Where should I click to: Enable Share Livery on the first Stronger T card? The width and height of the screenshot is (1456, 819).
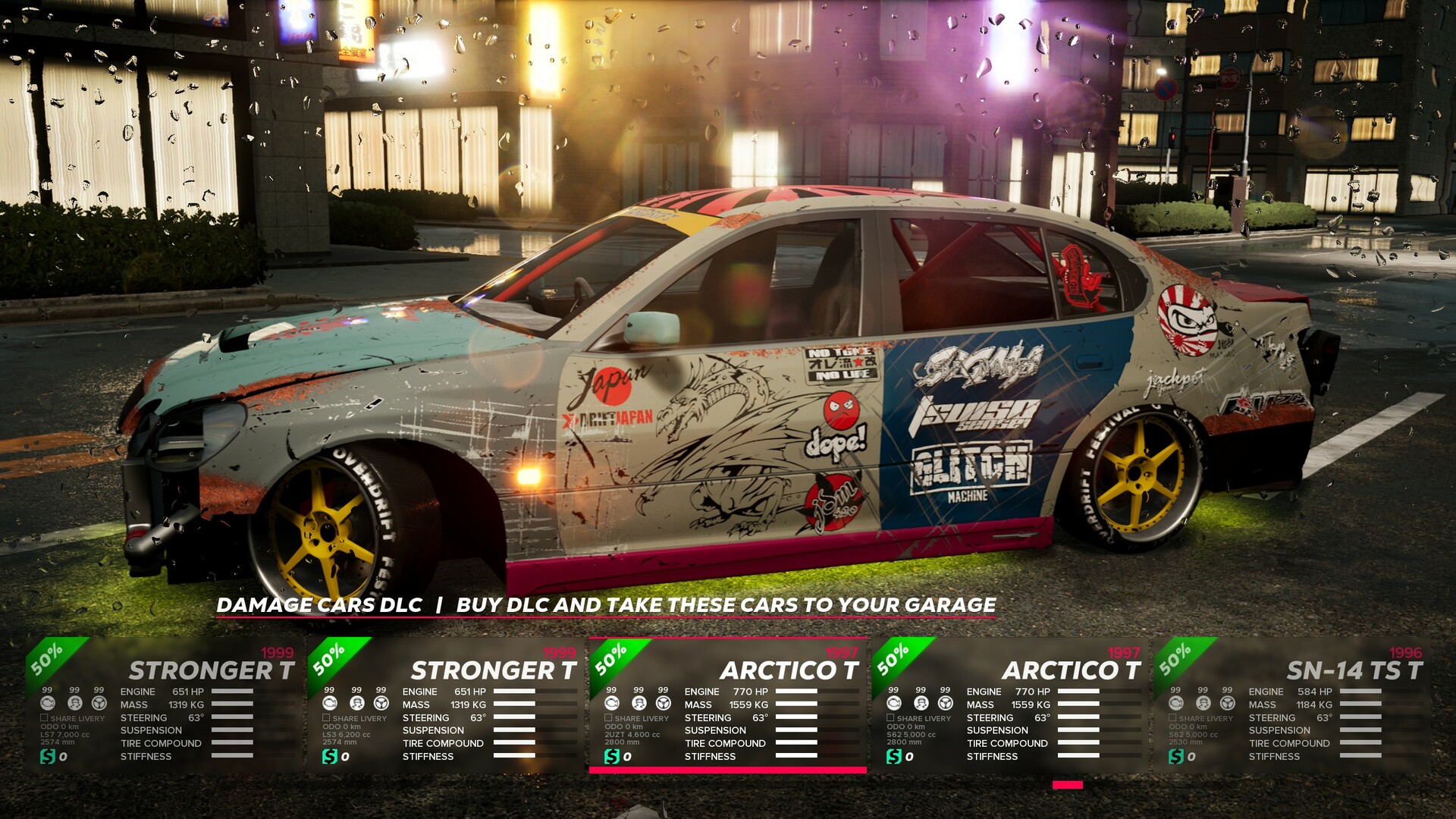pyautogui.click(x=43, y=717)
